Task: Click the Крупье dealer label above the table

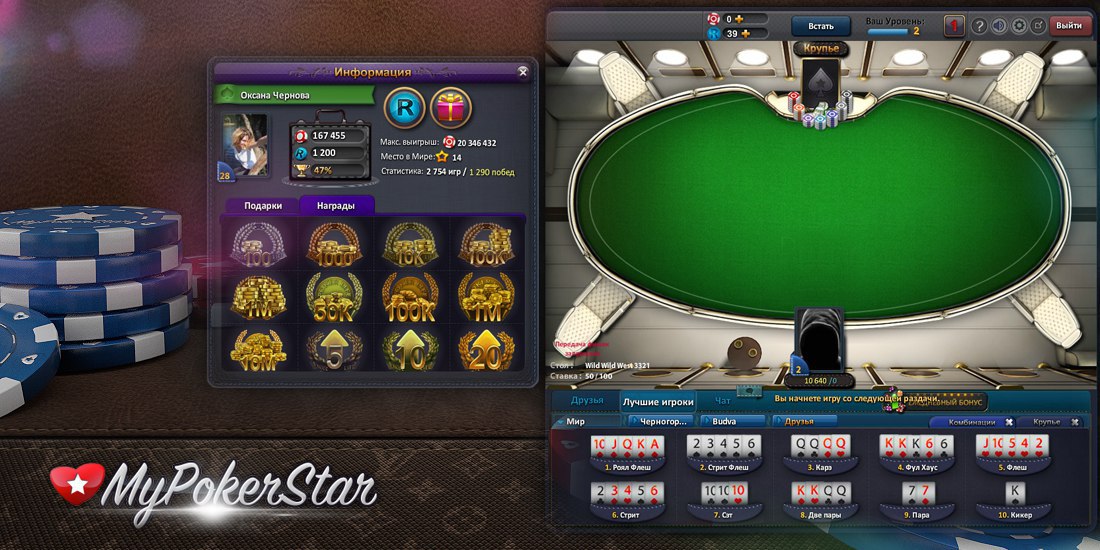Action: pos(821,48)
